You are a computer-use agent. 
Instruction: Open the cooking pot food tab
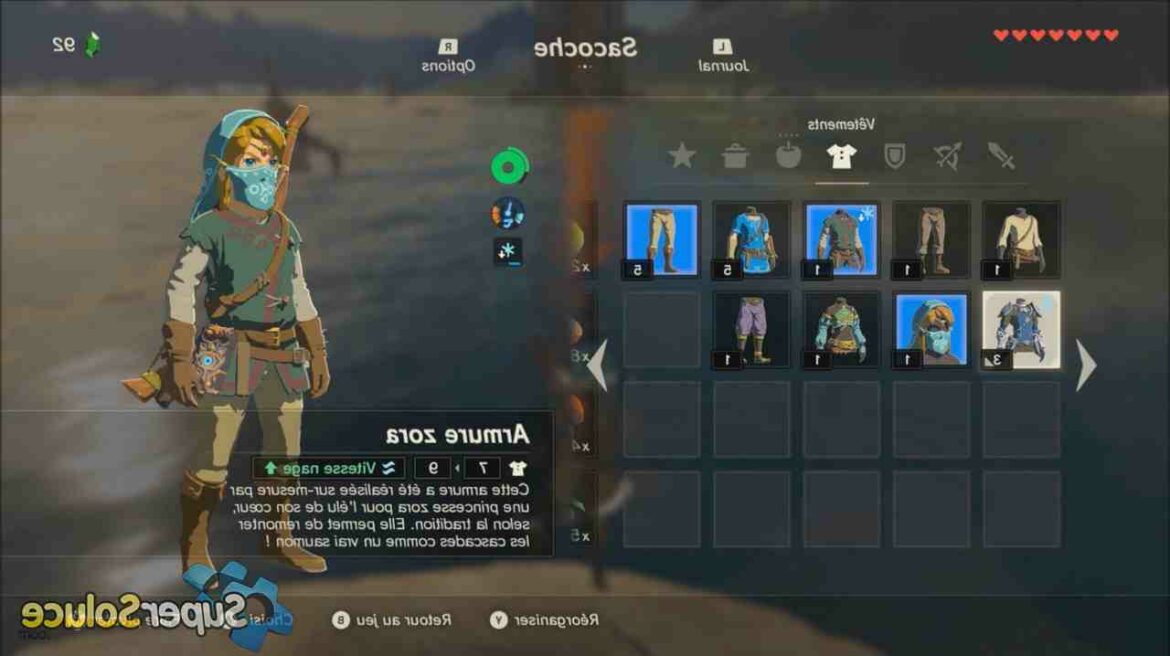click(735, 156)
